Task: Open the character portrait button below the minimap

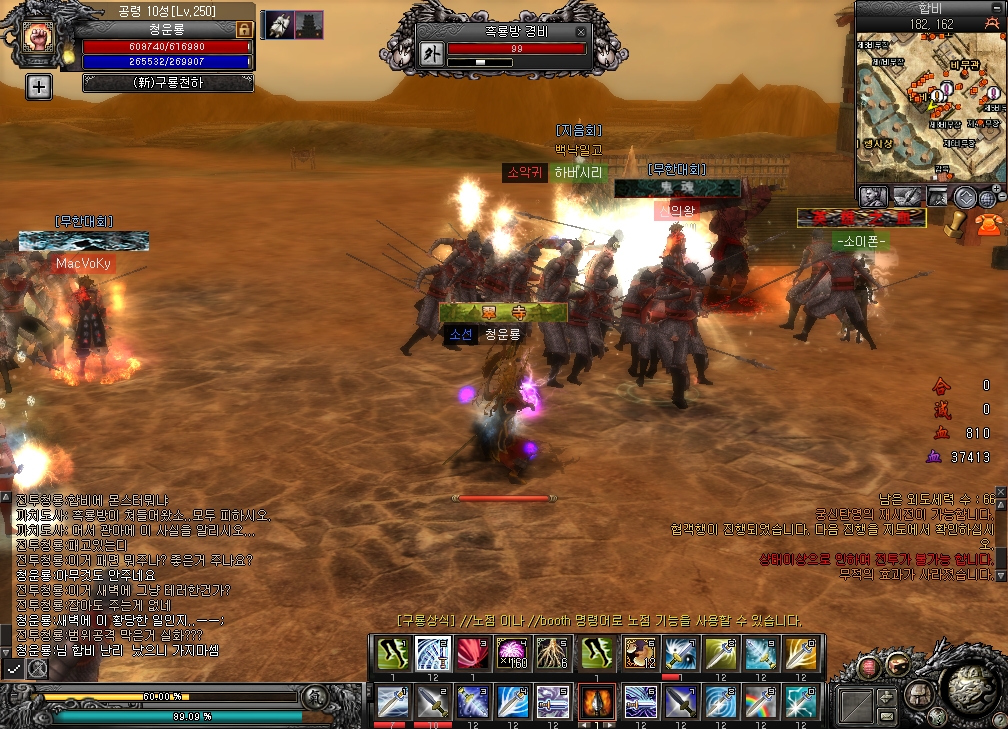Action: [872, 197]
